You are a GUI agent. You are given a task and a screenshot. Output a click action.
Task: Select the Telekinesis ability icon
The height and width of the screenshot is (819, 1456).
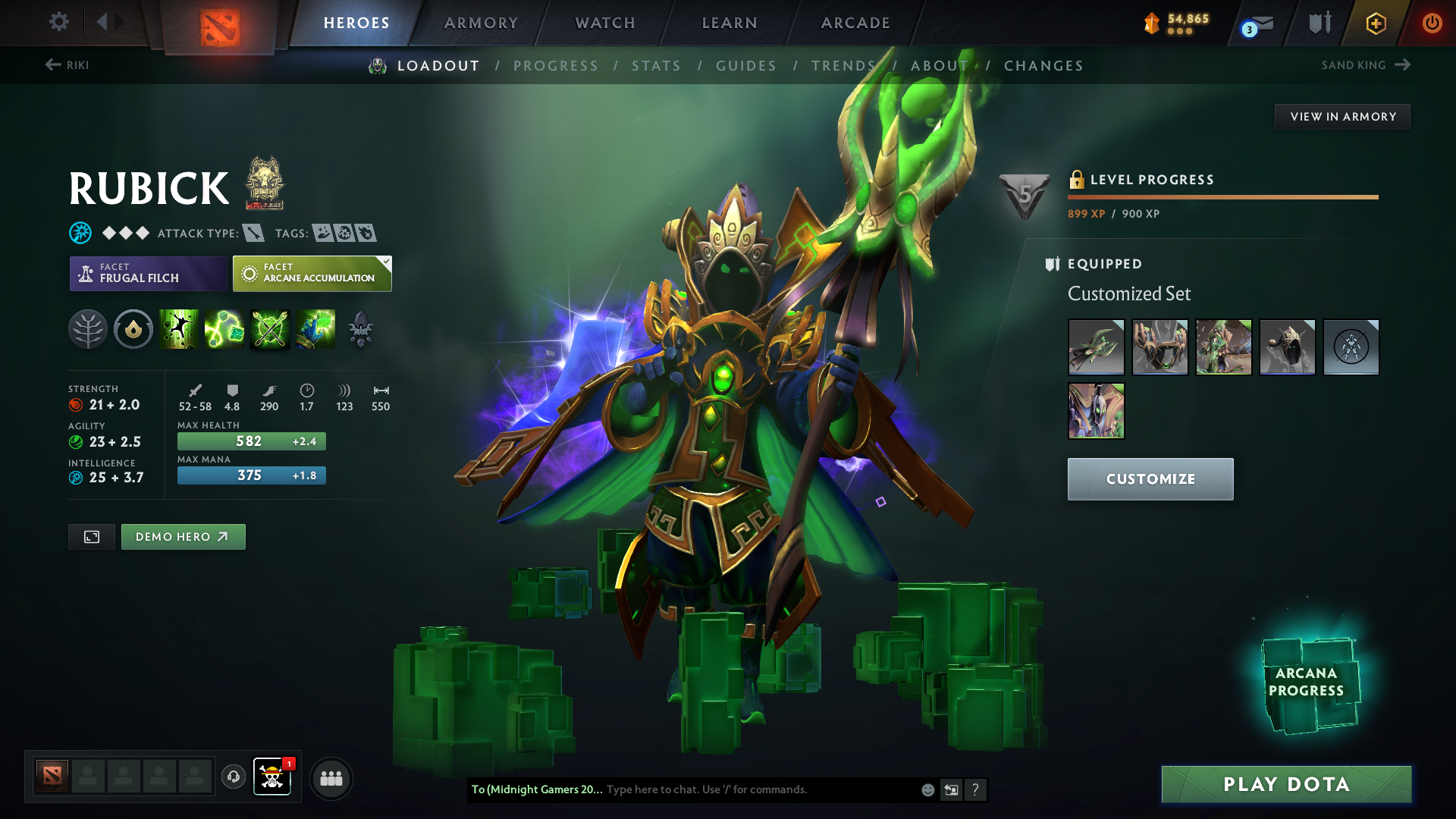179,329
